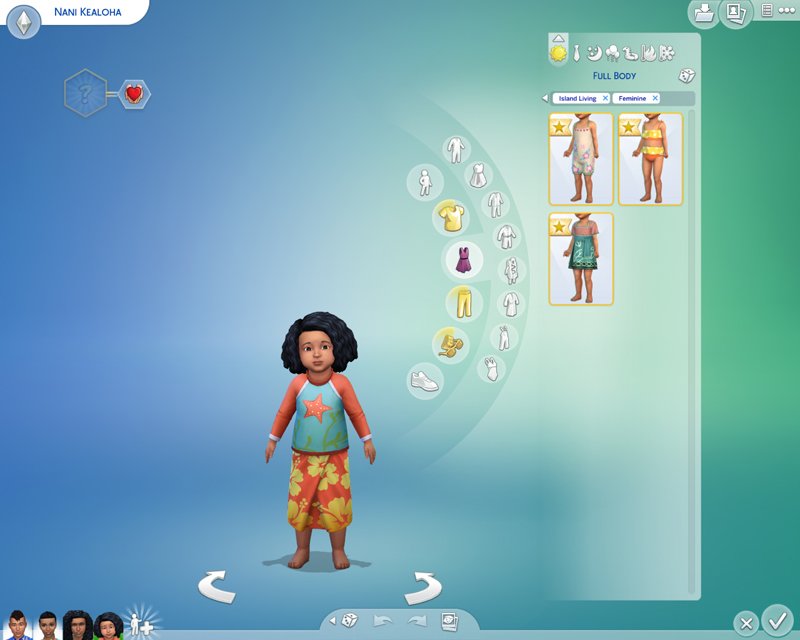The width and height of the screenshot is (800, 640).
Task: Open the heart traits hexagon
Action: click(133, 95)
